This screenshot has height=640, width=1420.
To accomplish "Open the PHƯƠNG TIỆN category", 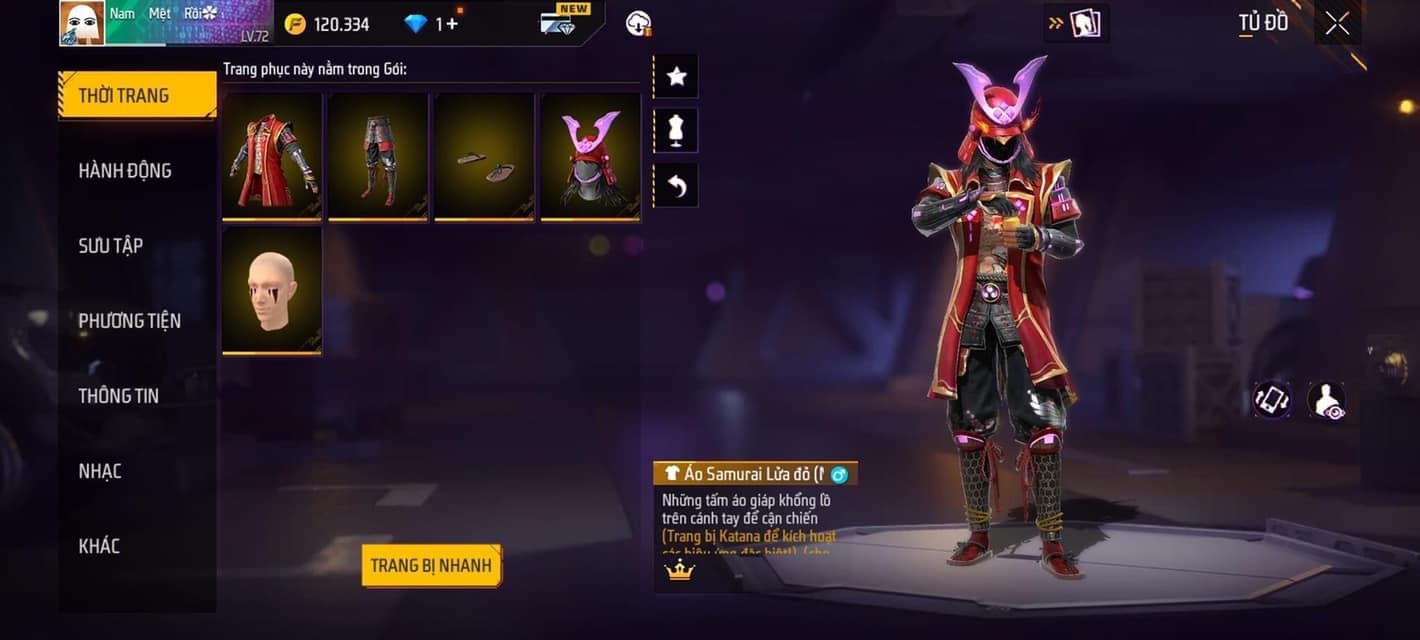I will (x=130, y=321).
